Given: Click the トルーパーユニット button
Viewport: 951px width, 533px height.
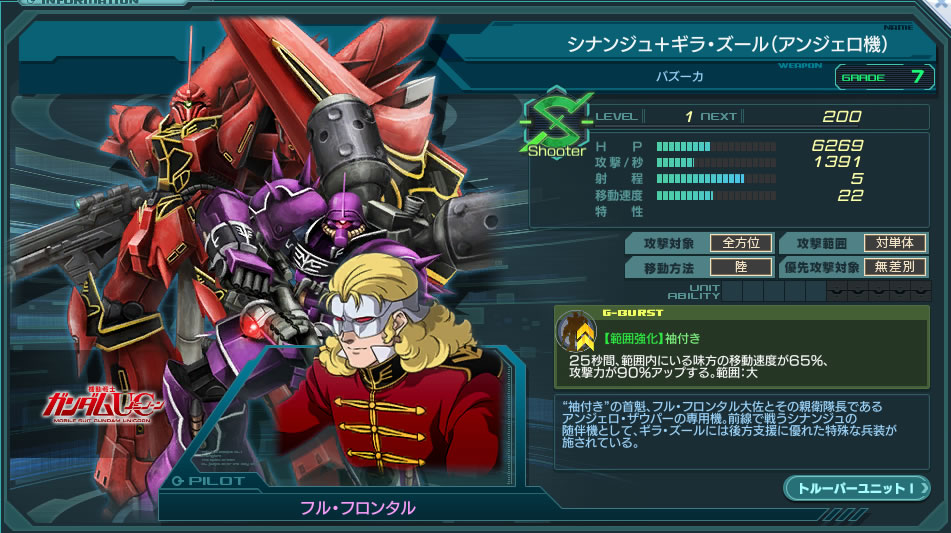Looking at the screenshot, I should [x=856, y=488].
